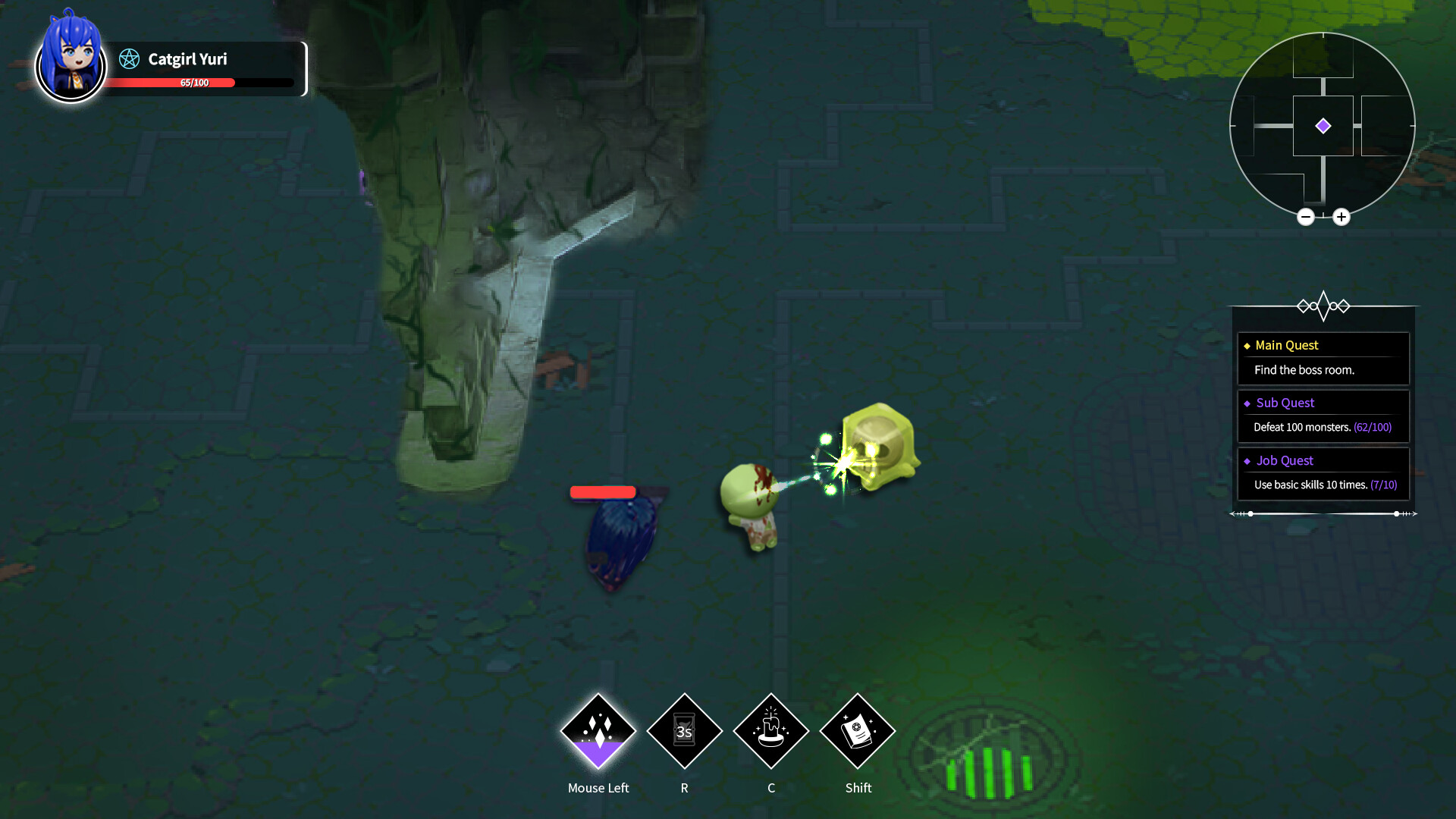Open the Main Quest entry
Viewport: 1456px width, 819px height.
pos(1285,345)
